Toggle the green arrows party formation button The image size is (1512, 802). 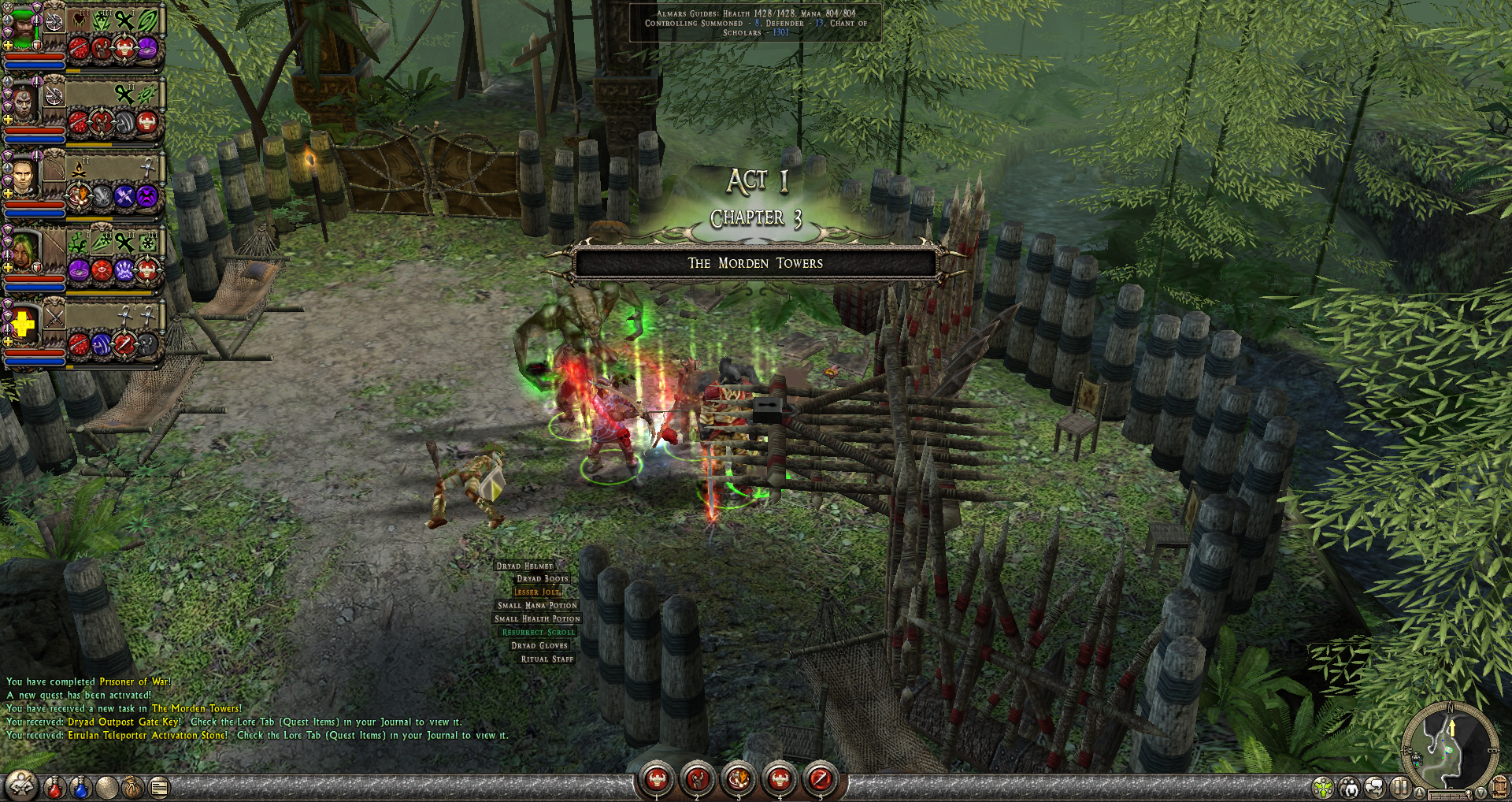click(1323, 787)
